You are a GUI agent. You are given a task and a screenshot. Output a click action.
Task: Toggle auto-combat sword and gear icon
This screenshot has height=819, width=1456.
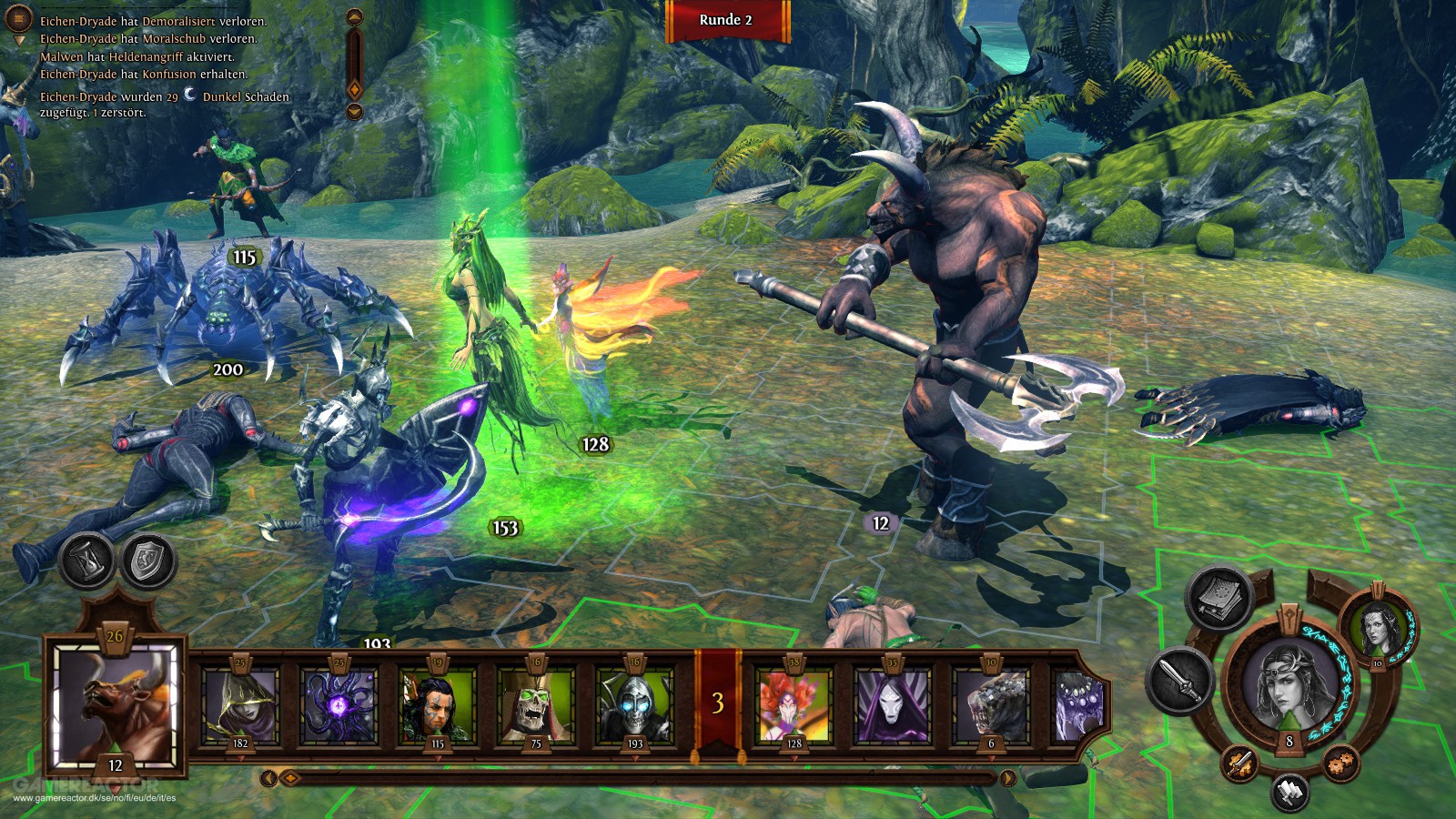point(1239,763)
